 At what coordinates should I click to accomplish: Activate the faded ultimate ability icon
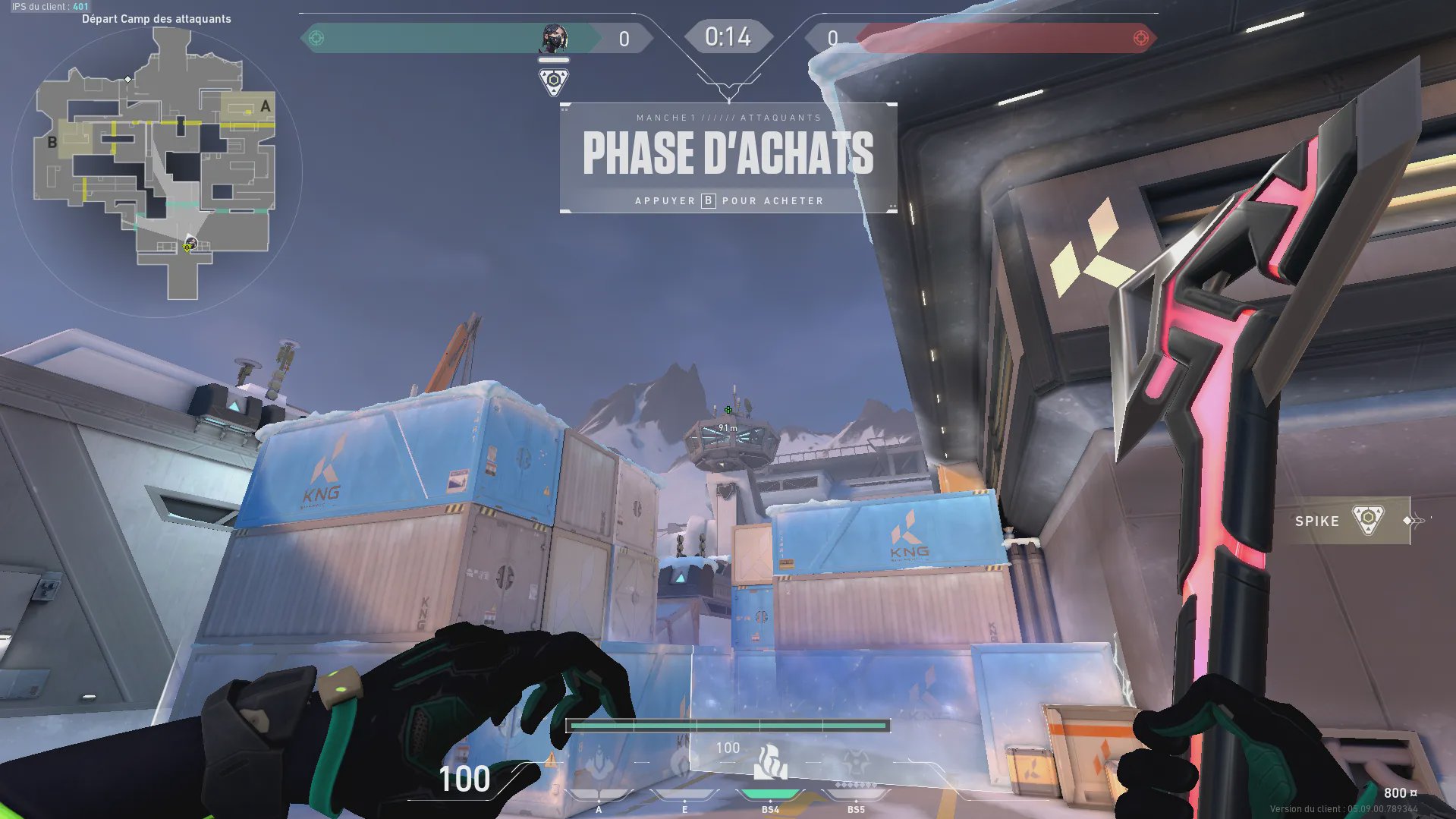click(x=856, y=763)
